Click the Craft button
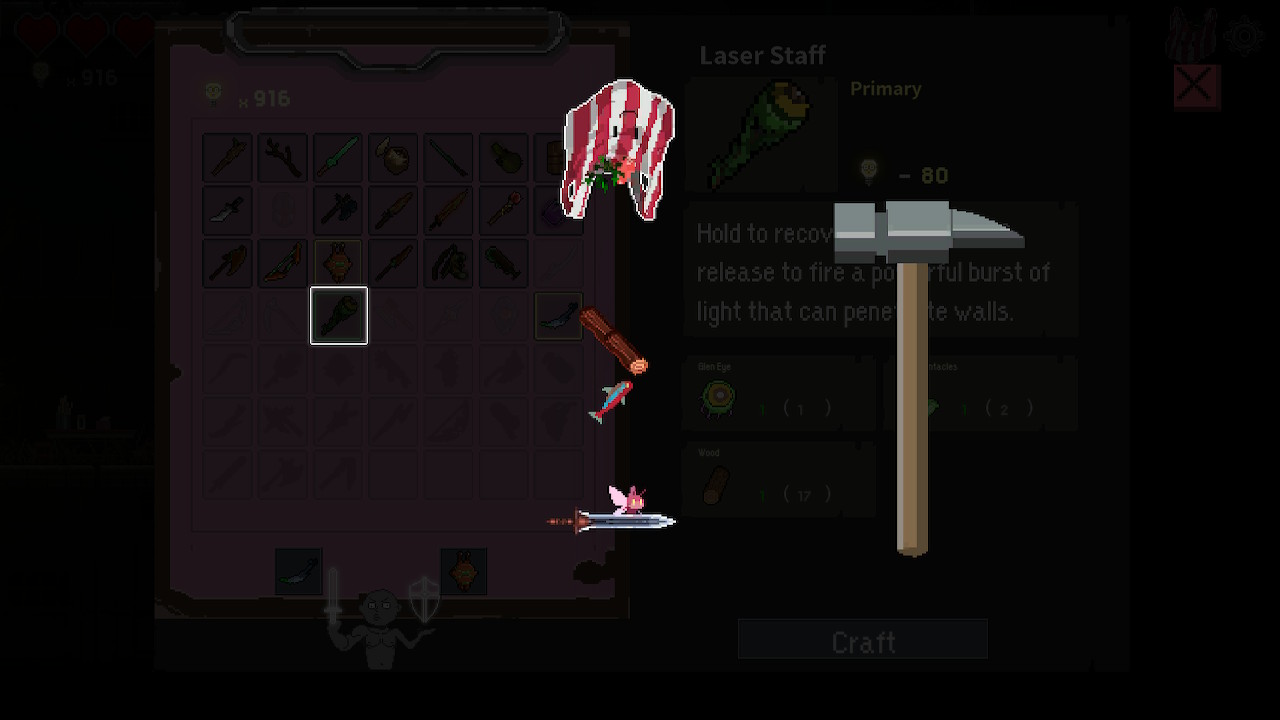The height and width of the screenshot is (720, 1280). coord(862,640)
